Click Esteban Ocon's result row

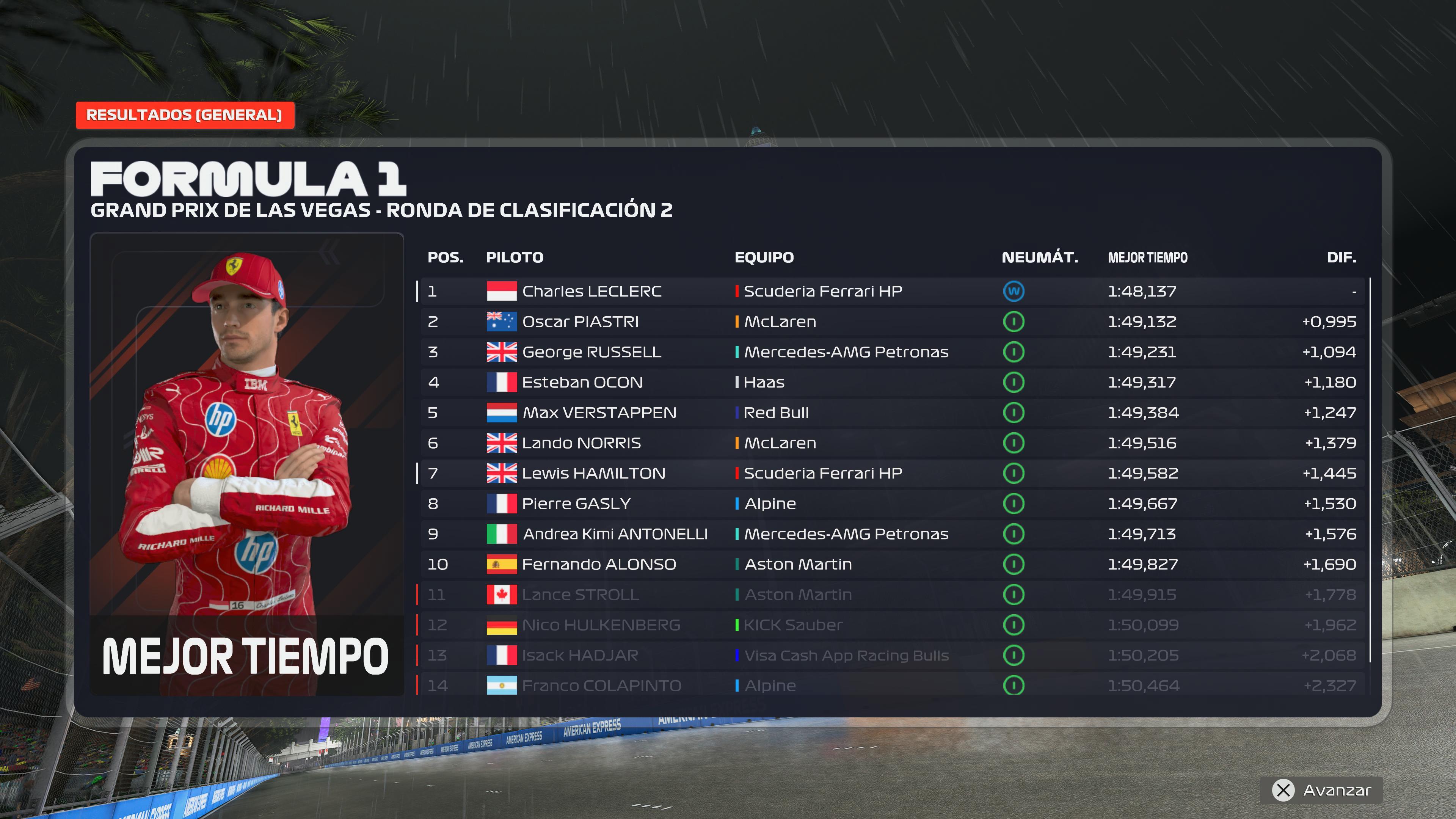click(x=891, y=382)
